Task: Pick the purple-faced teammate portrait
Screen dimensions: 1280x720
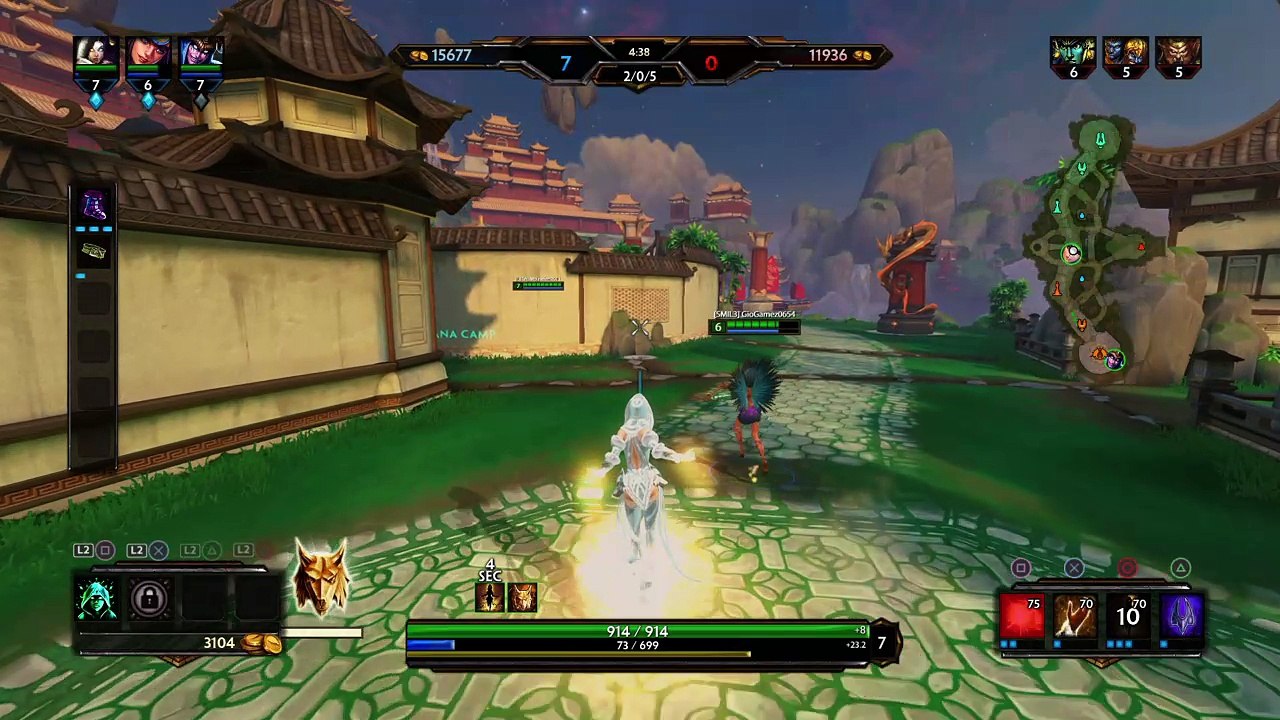Action: coord(200,56)
